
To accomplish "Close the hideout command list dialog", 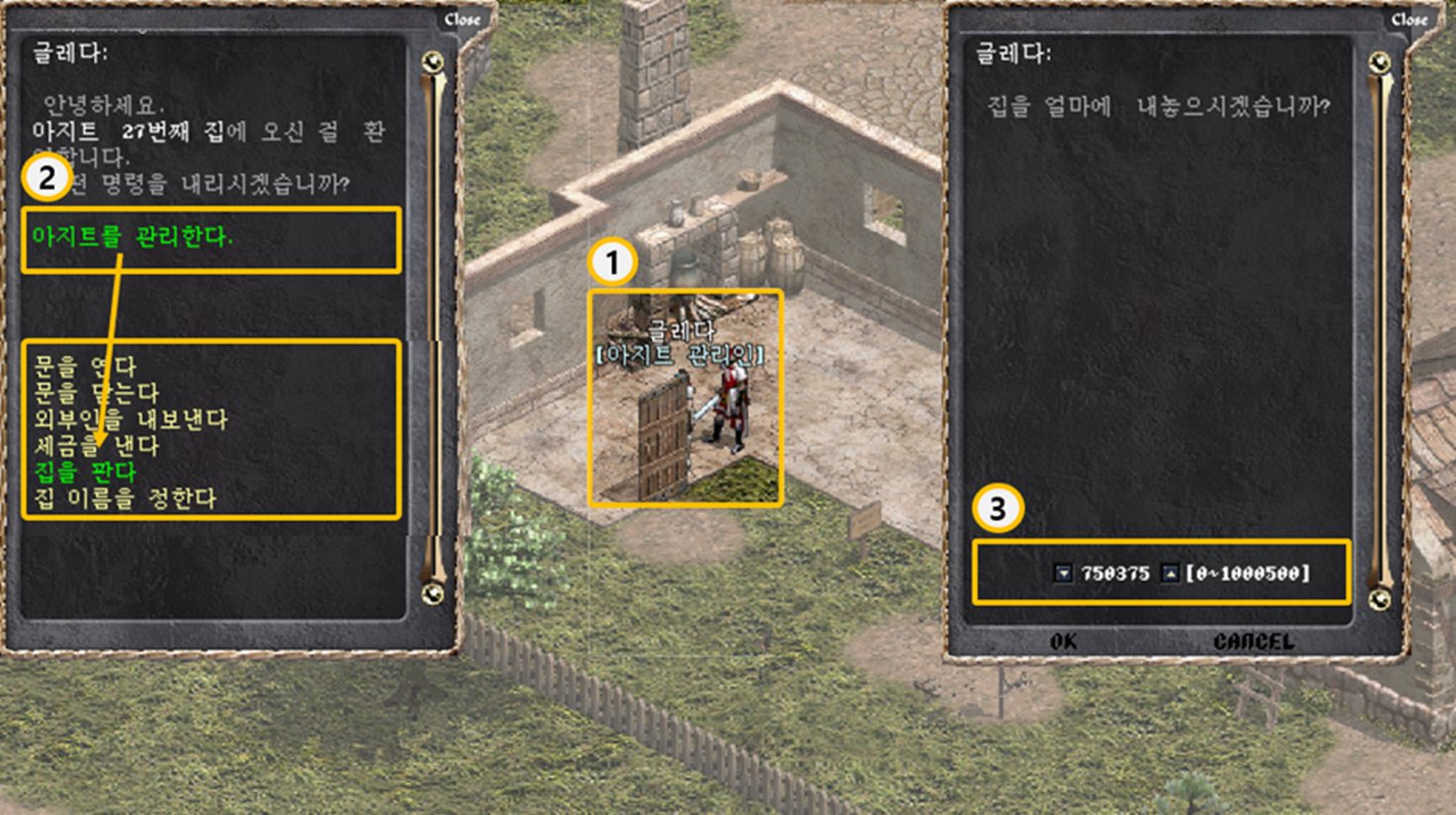I will pos(462,20).
